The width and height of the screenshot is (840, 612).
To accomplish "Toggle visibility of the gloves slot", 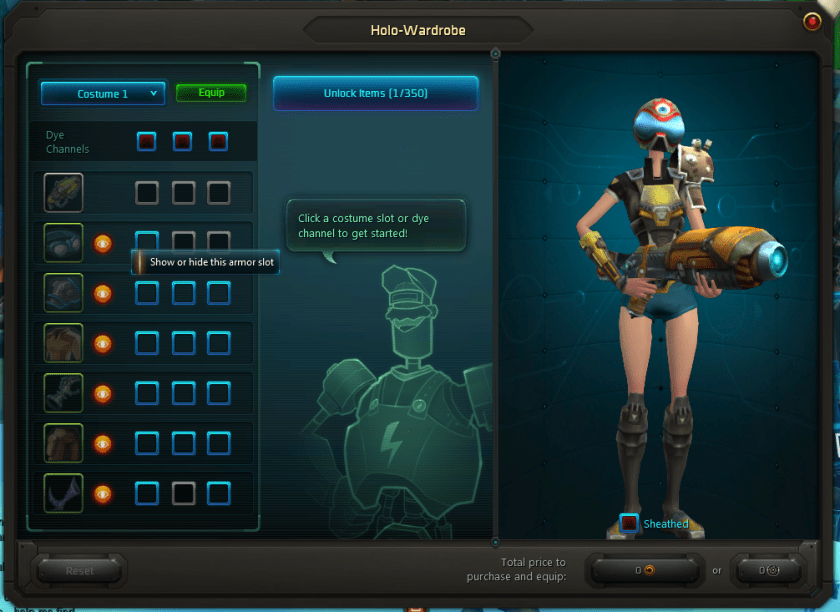I will click(x=102, y=393).
